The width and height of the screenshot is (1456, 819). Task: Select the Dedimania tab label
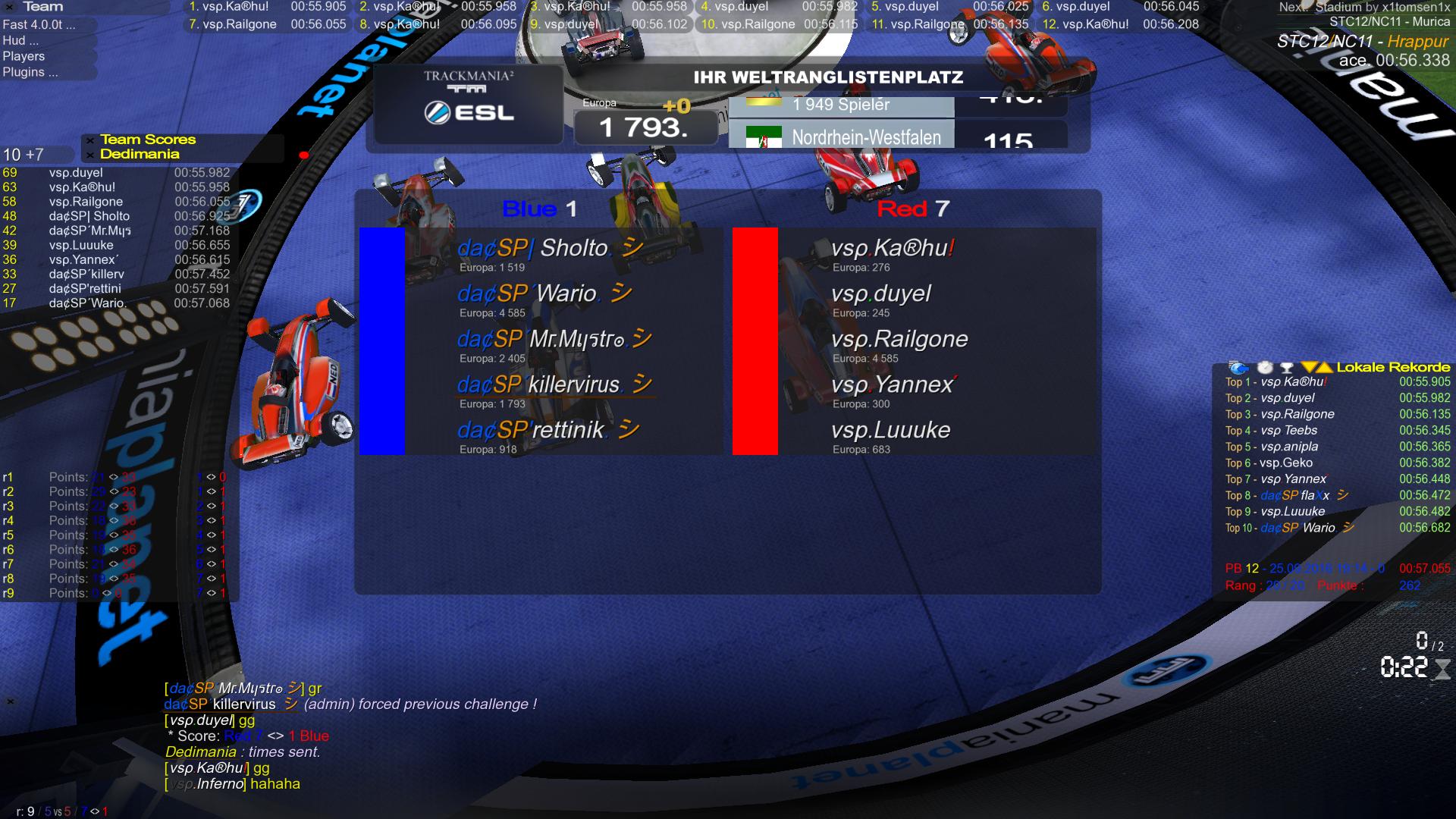click(140, 154)
